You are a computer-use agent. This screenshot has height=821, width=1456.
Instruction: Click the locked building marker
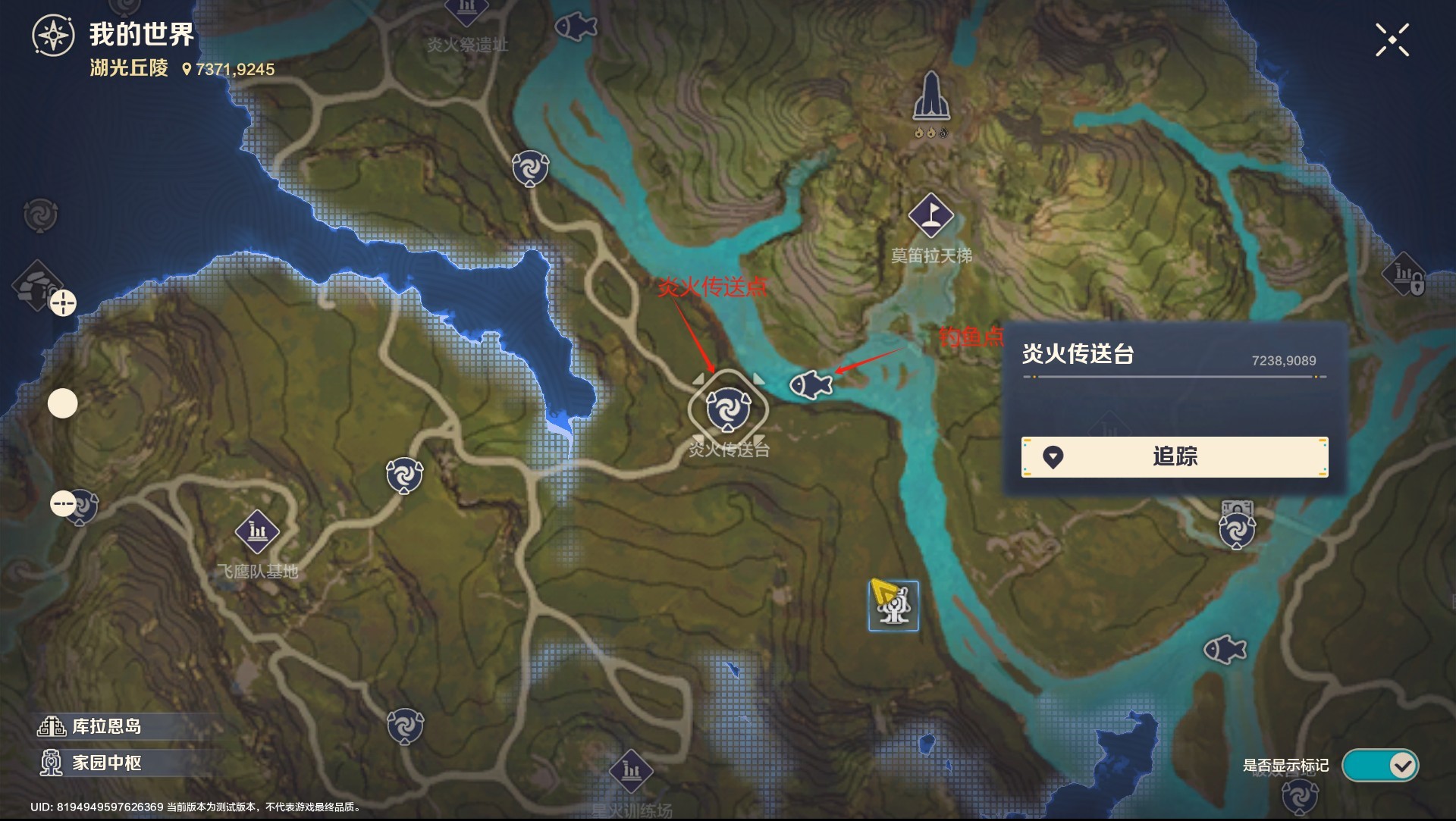tap(1405, 274)
